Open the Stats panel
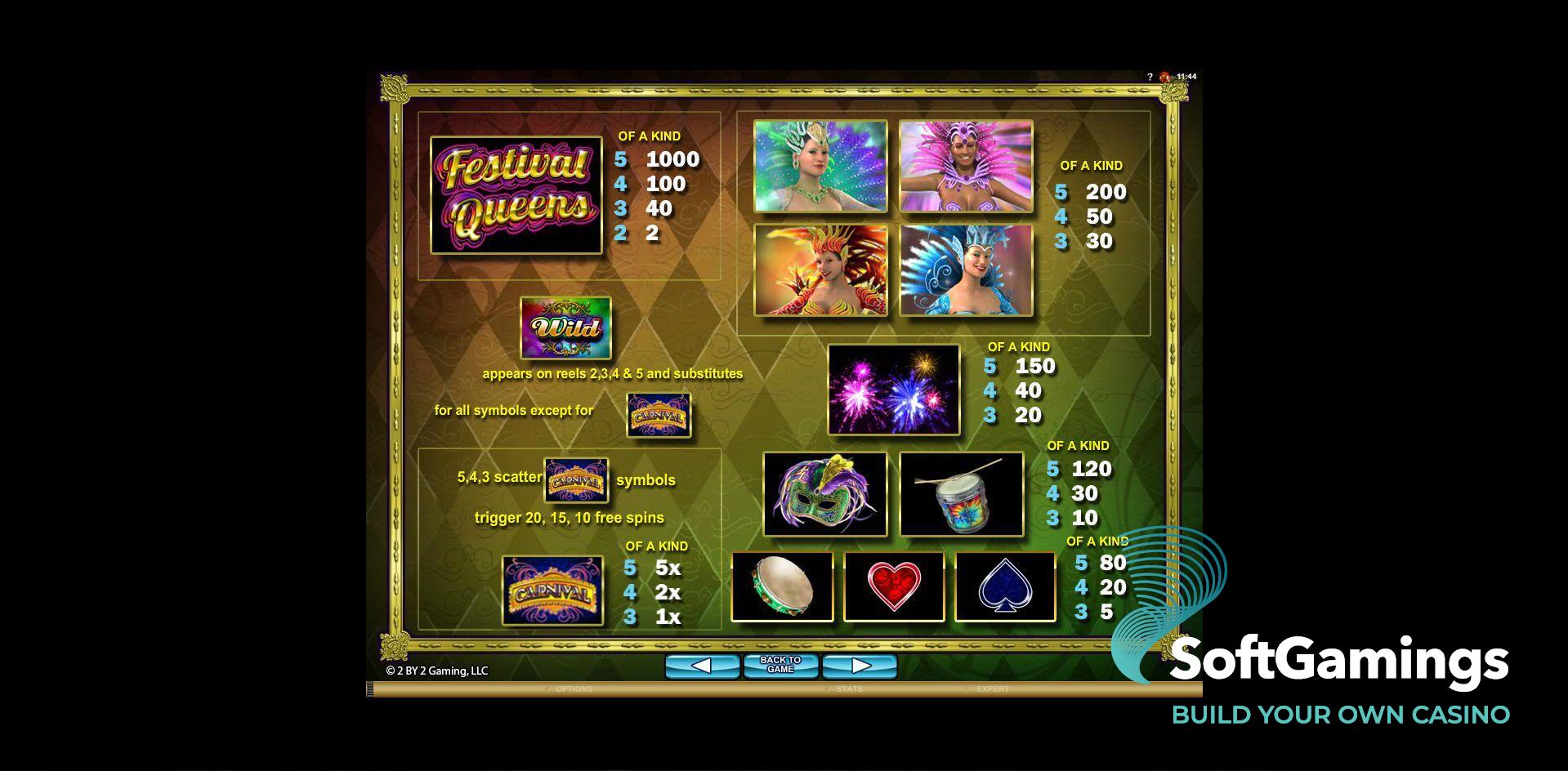 coord(849,689)
